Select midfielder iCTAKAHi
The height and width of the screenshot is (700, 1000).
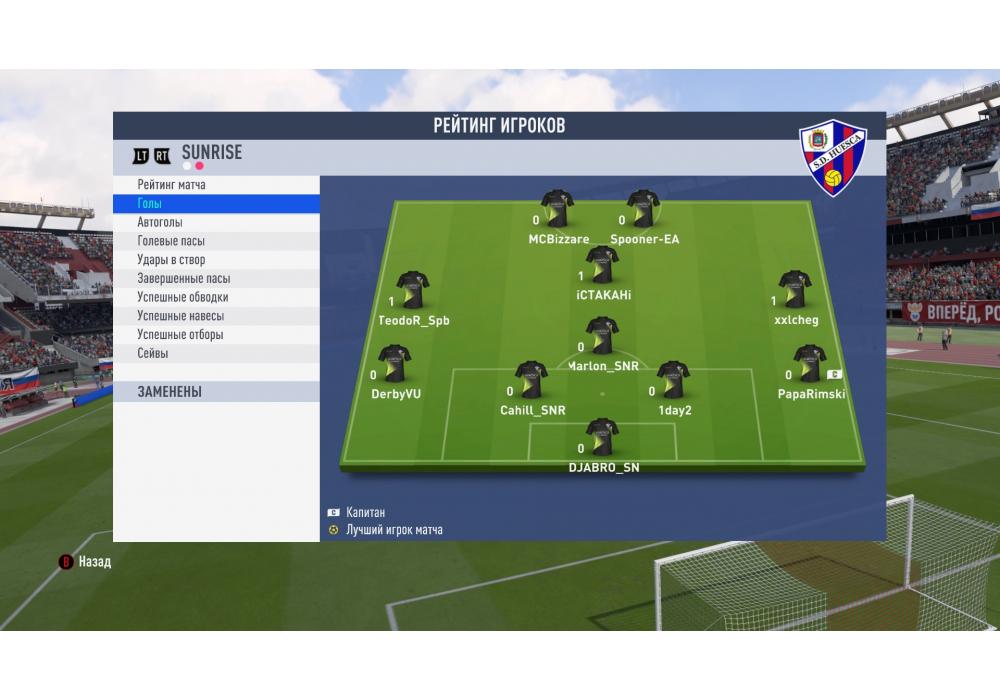pyautogui.click(x=602, y=266)
